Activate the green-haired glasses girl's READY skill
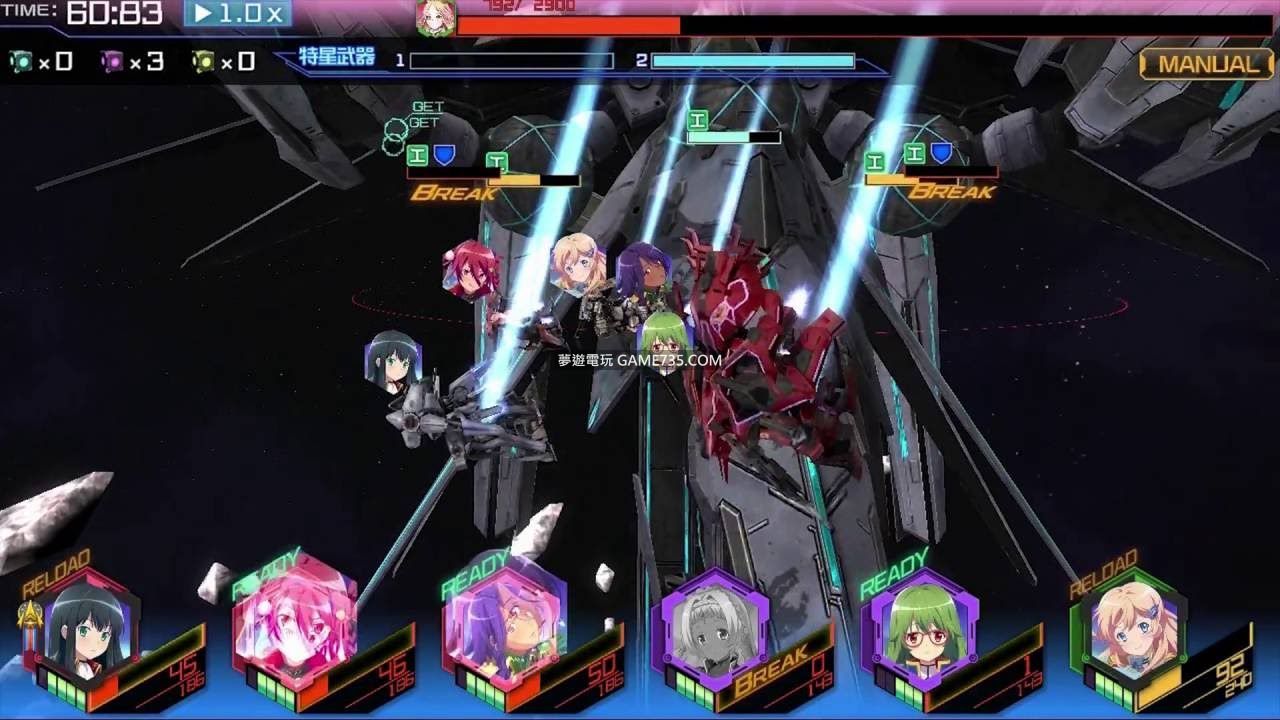1280x720 pixels. pyautogui.click(x=922, y=628)
